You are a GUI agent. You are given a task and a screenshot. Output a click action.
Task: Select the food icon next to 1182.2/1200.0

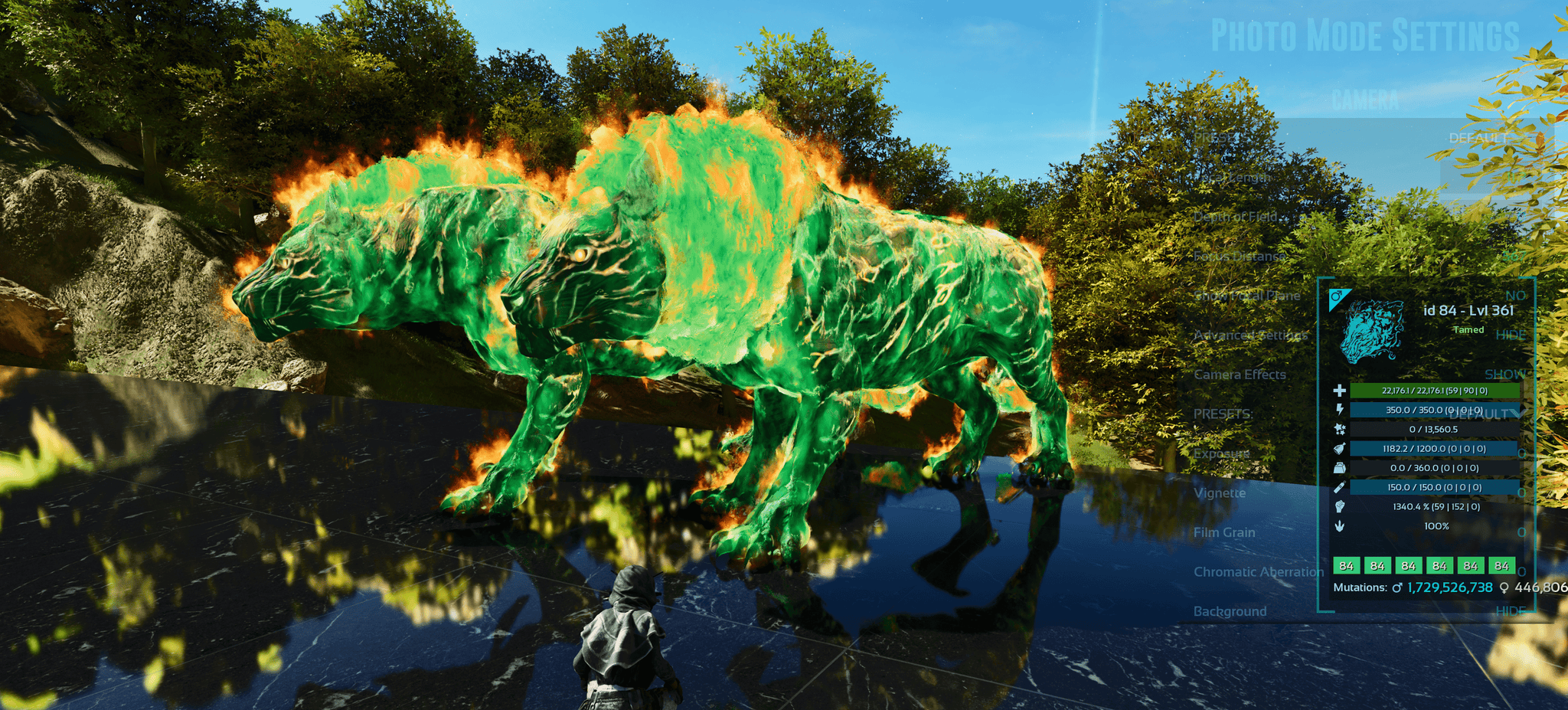pos(1340,449)
